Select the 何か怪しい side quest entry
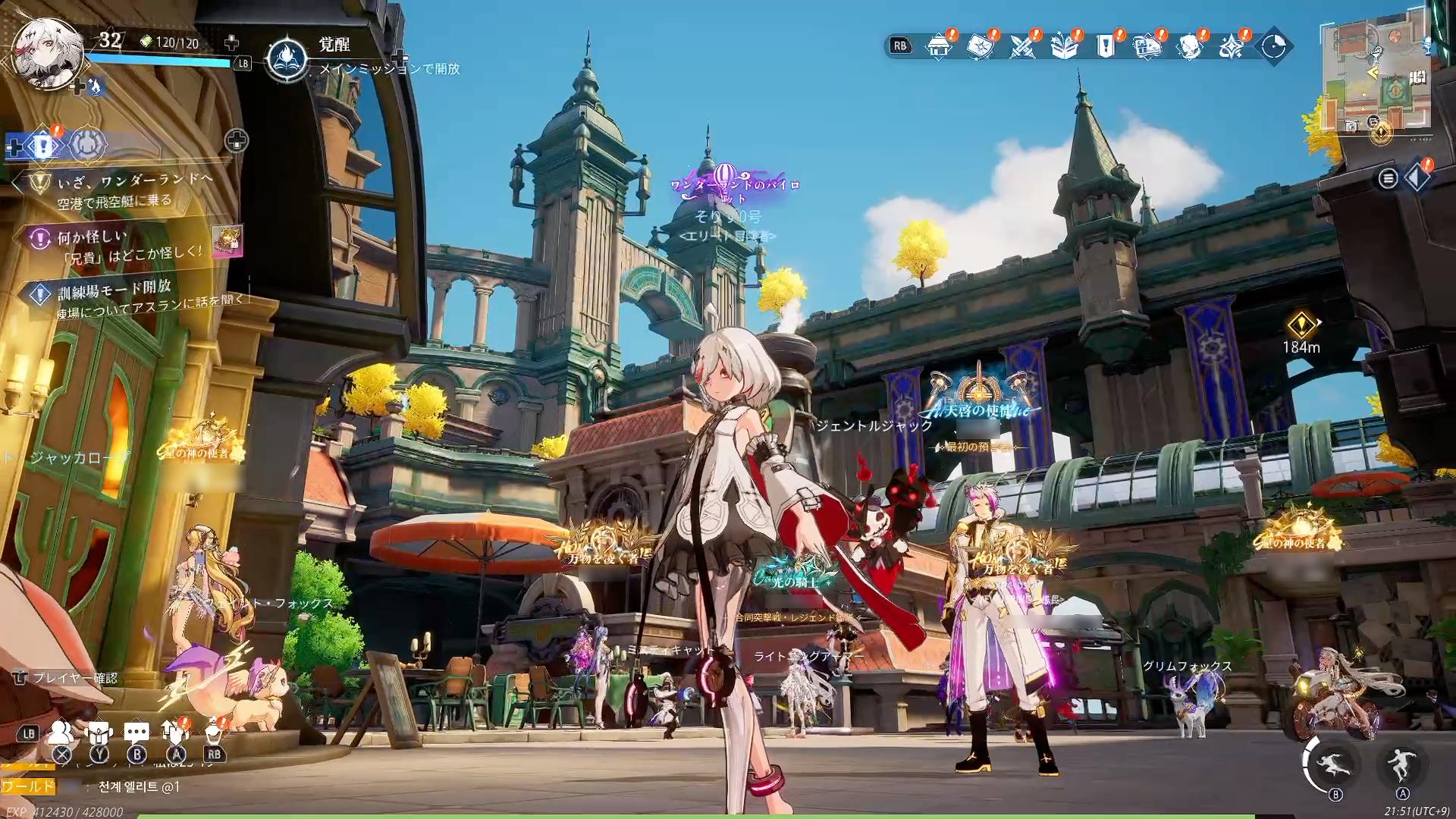The width and height of the screenshot is (1456, 819). coord(93,237)
